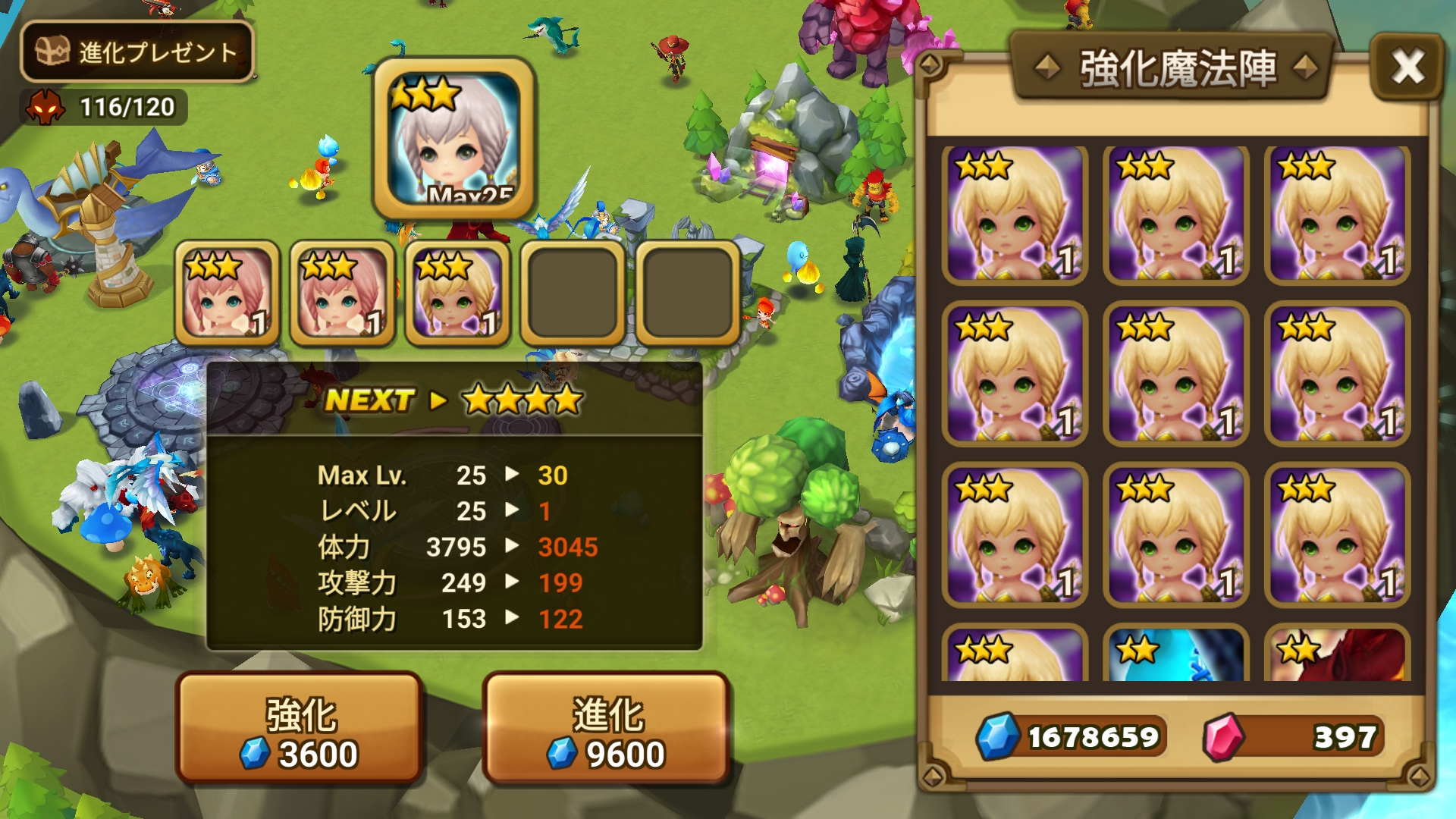Tap the 進化 button costing 9600
Viewport: 1456px width, 819px height.
(x=606, y=728)
